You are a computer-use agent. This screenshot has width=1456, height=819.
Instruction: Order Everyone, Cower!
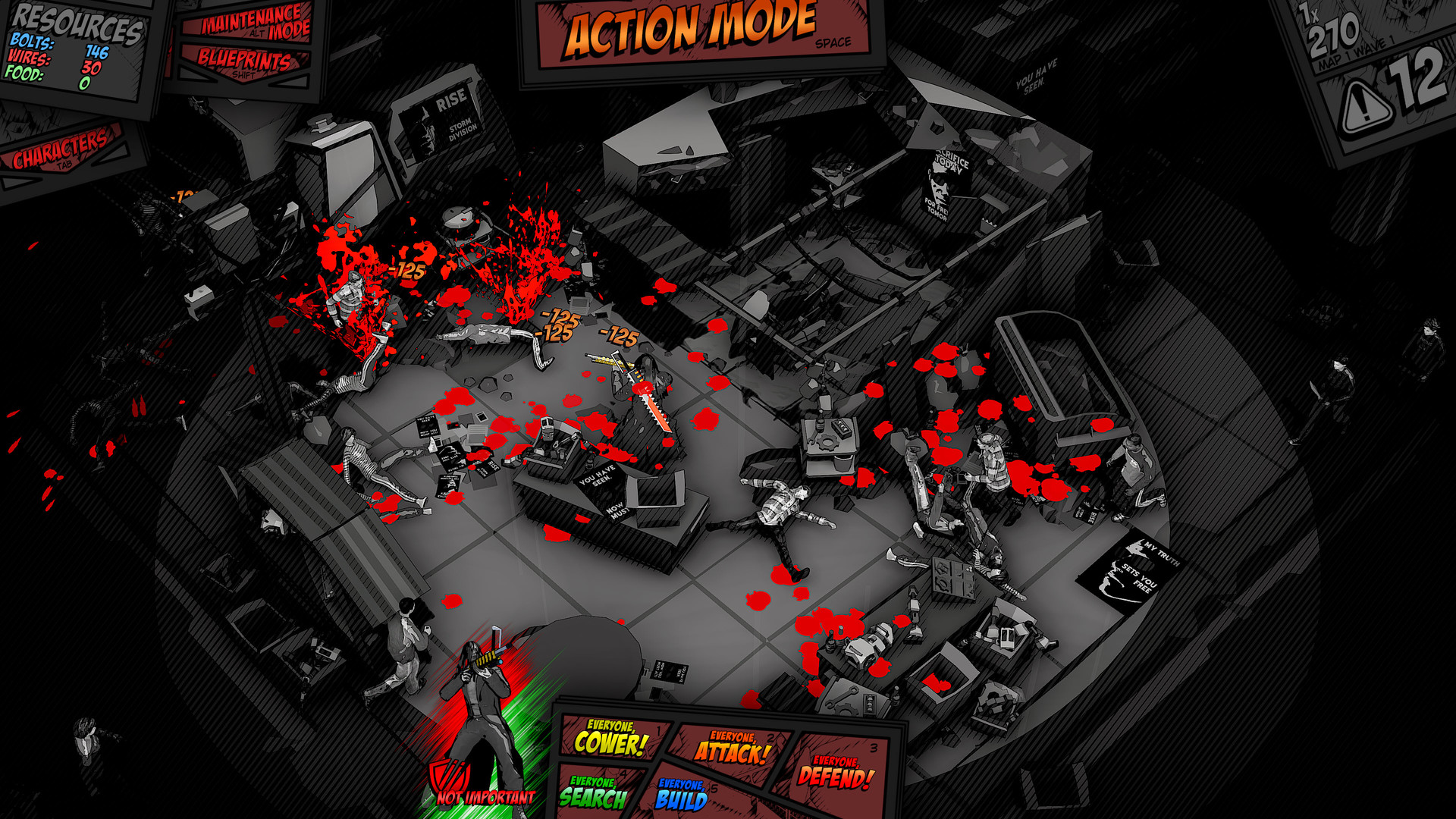(x=611, y=739)
